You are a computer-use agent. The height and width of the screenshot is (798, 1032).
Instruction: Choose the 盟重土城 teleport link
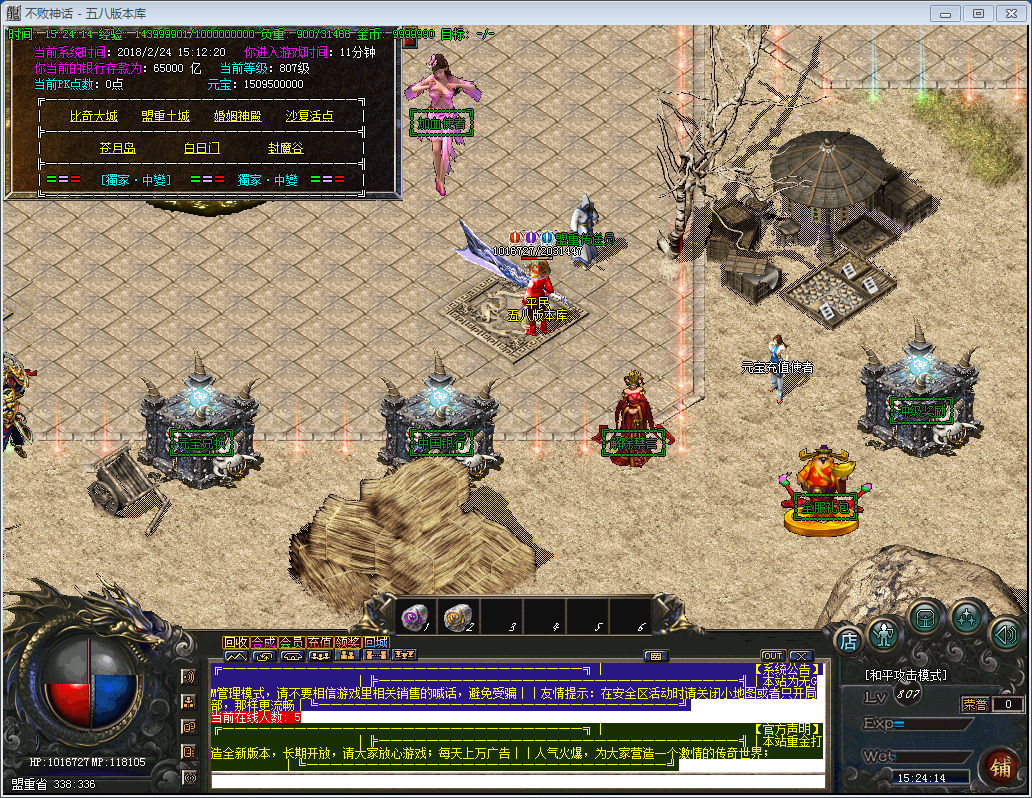click(x=165, y=116)
